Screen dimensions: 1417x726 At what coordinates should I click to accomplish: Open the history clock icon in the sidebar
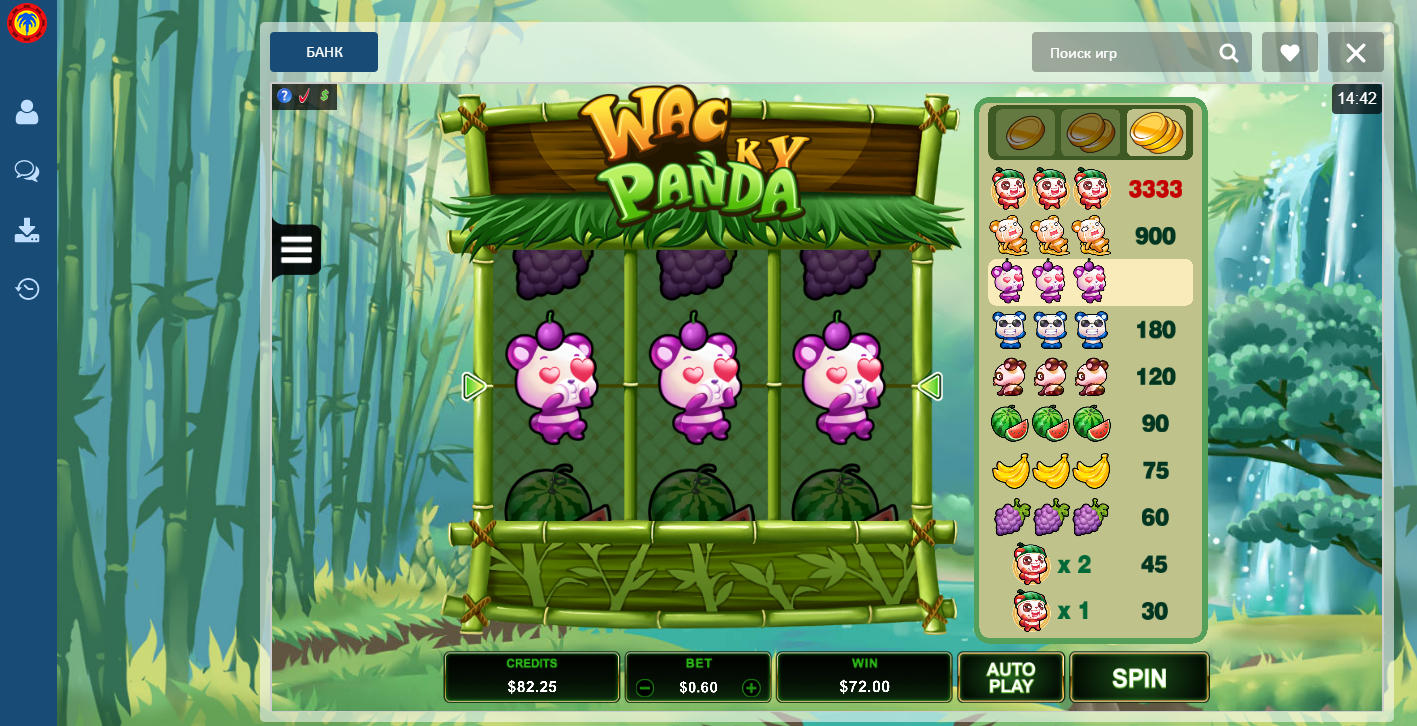pyautogui.click(x=27, y=289)
